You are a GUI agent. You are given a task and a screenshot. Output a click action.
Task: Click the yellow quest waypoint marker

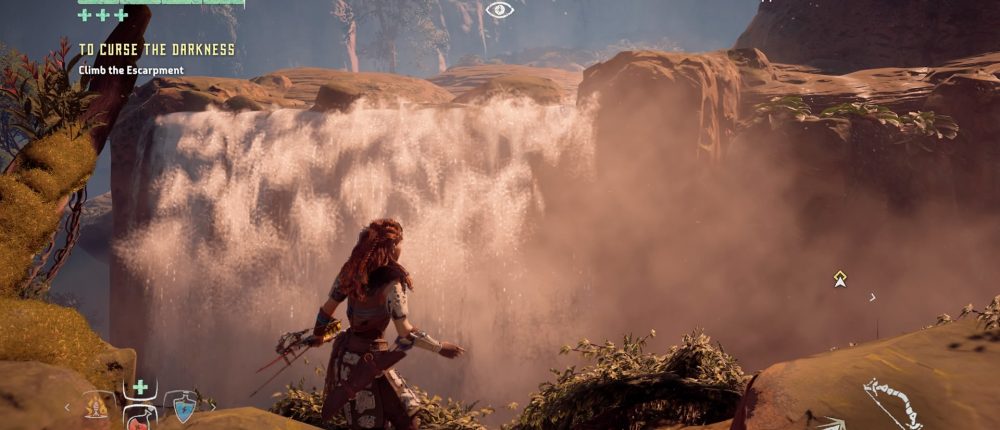point(840,279)
